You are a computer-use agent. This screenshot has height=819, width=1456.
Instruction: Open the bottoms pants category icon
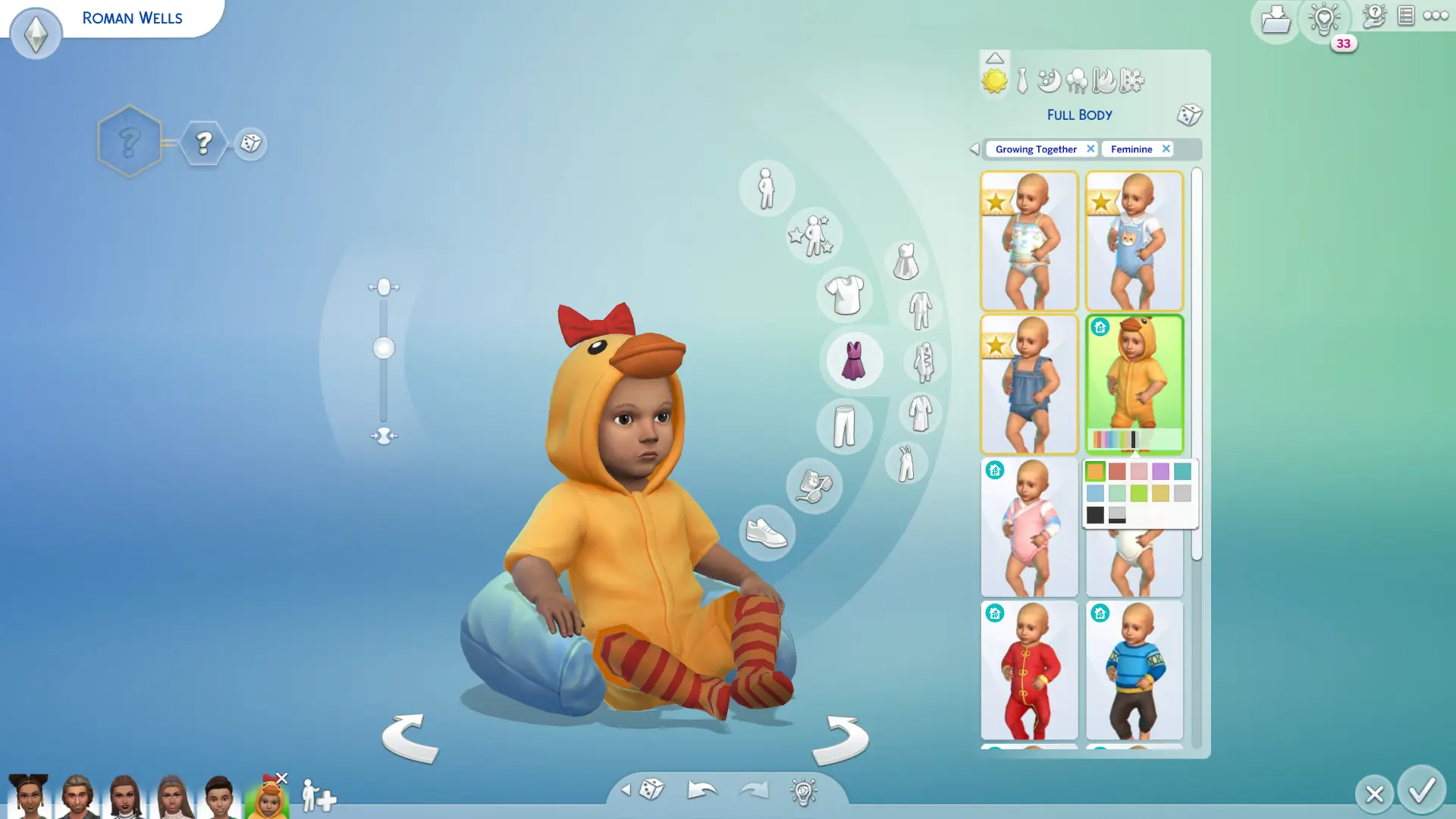(843, 426)
